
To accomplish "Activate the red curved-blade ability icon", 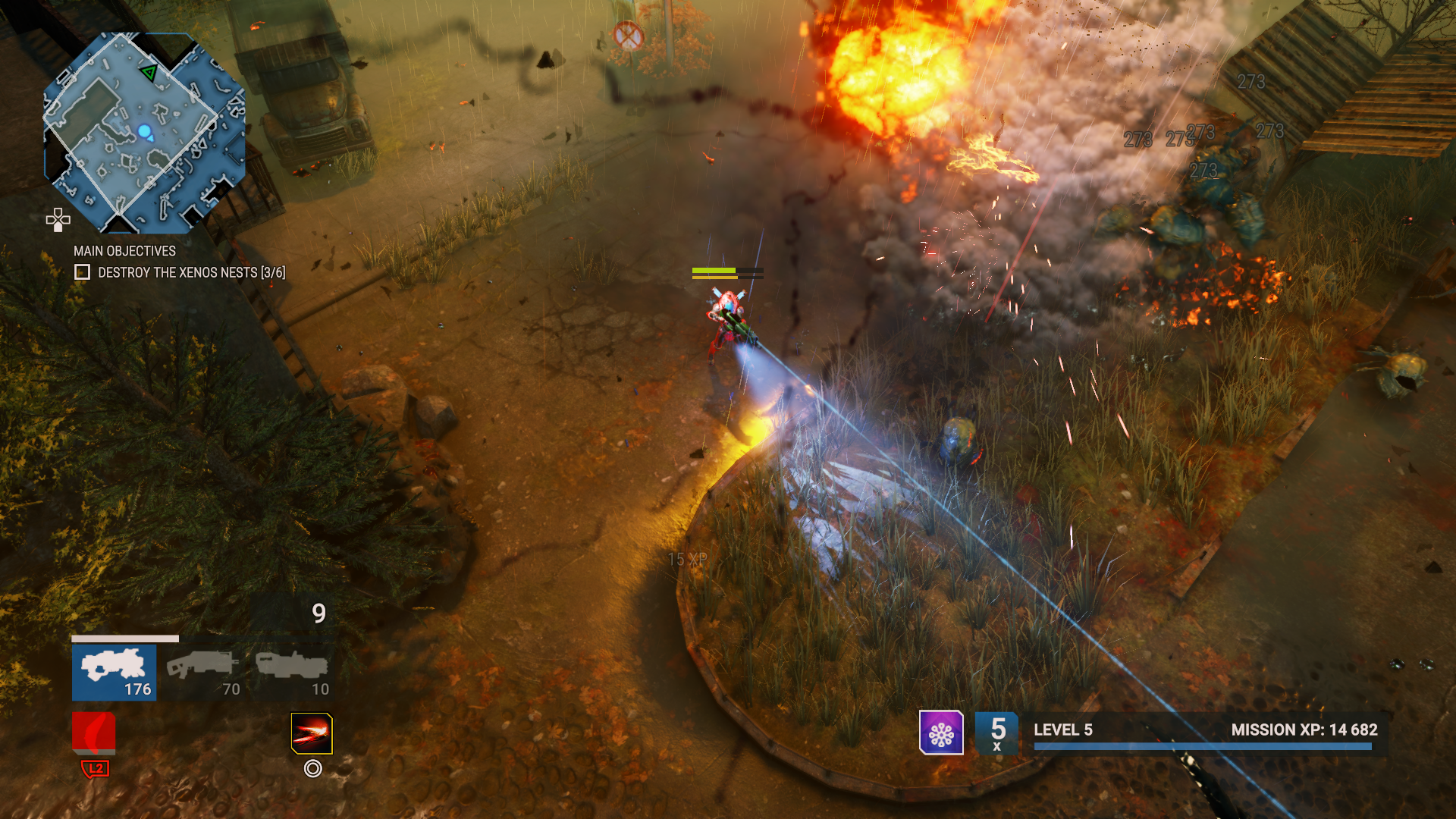I will click(94, 733).
